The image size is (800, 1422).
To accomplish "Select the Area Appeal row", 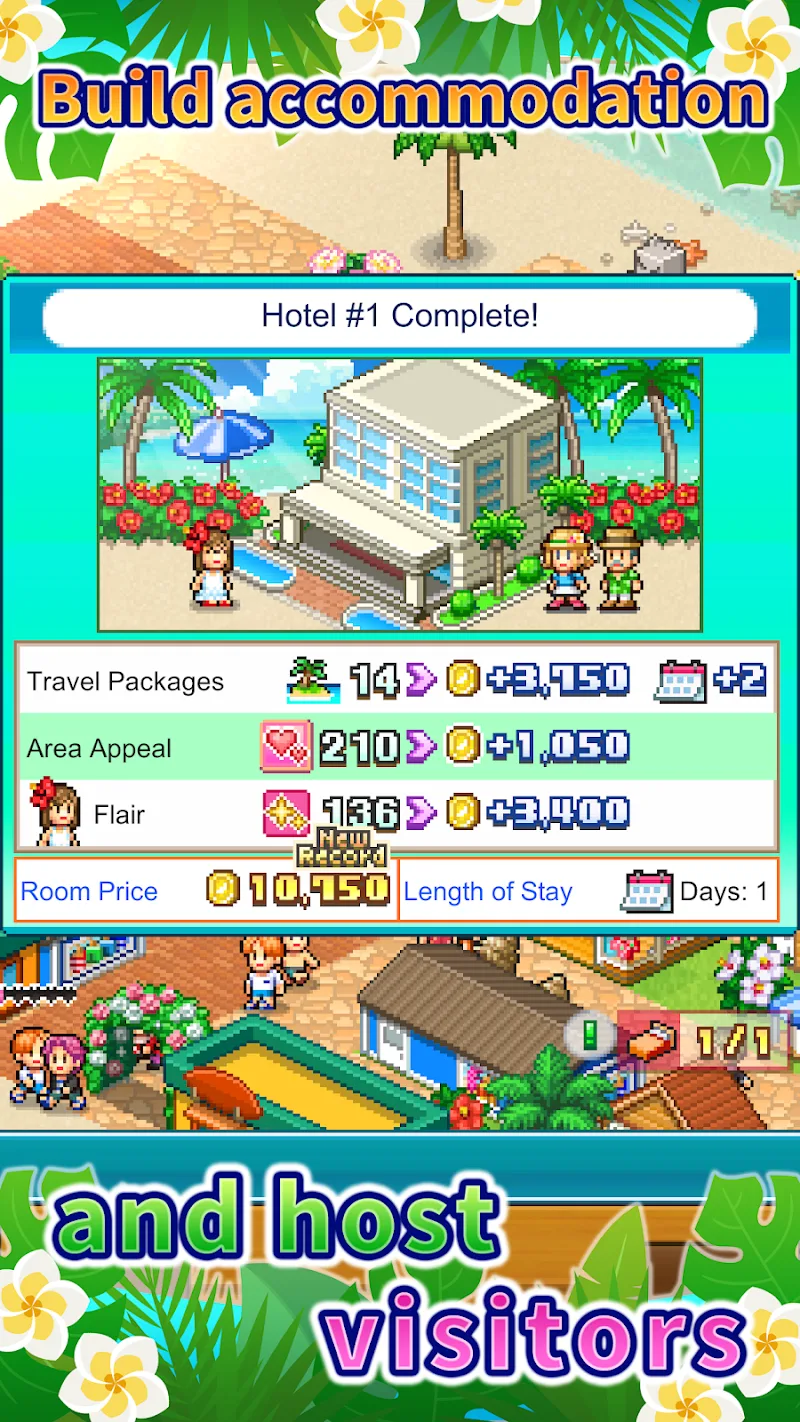I will click(x=397, y=747).
